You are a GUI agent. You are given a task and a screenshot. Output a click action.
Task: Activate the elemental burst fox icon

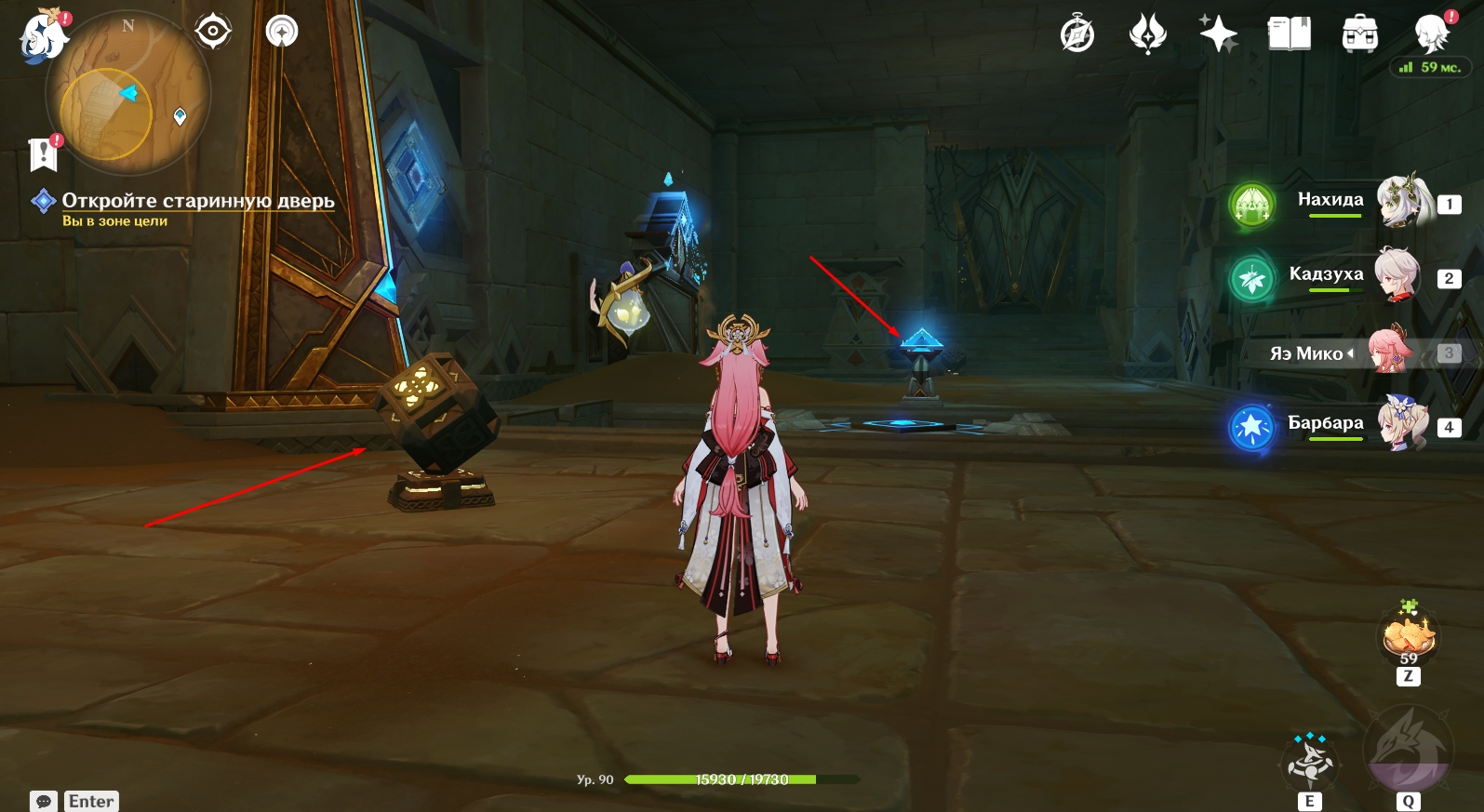pyautogui.click(x=1408, y=749)
